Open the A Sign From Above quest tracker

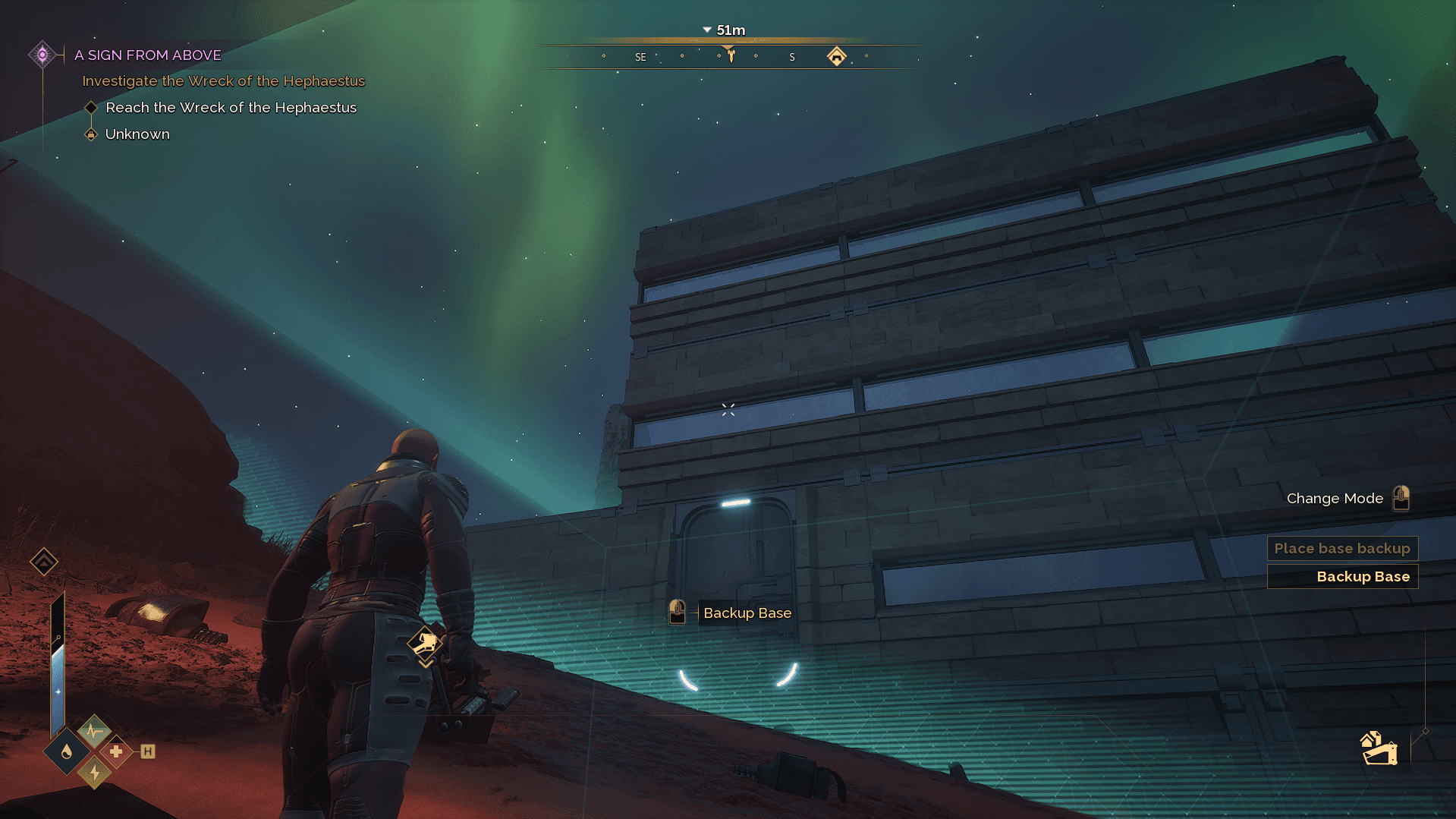[x=148, y=55]
